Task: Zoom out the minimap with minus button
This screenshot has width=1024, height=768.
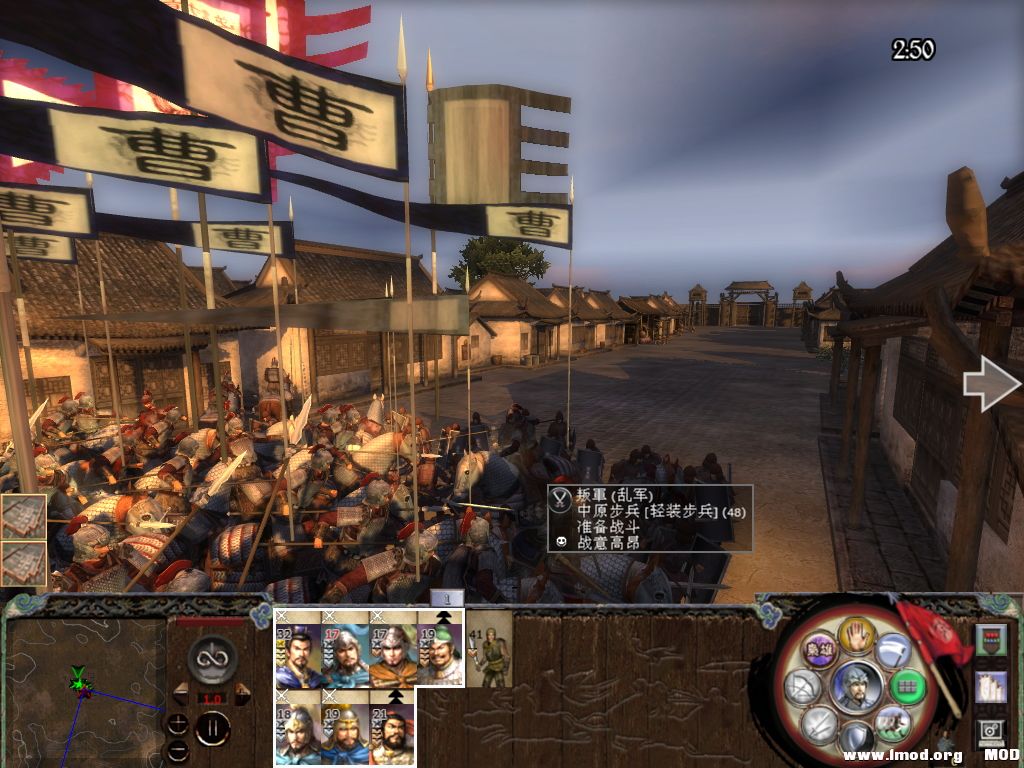Action: click(x=177, y=749)
